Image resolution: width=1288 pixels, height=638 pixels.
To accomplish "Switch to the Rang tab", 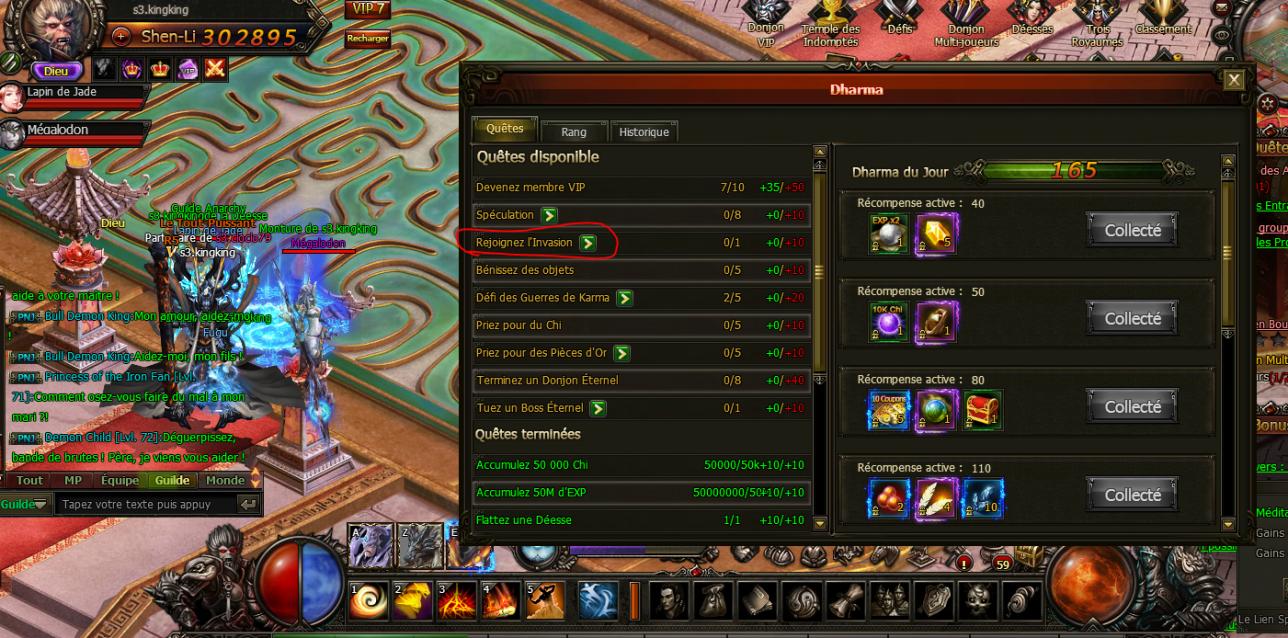I will point(573,132).
